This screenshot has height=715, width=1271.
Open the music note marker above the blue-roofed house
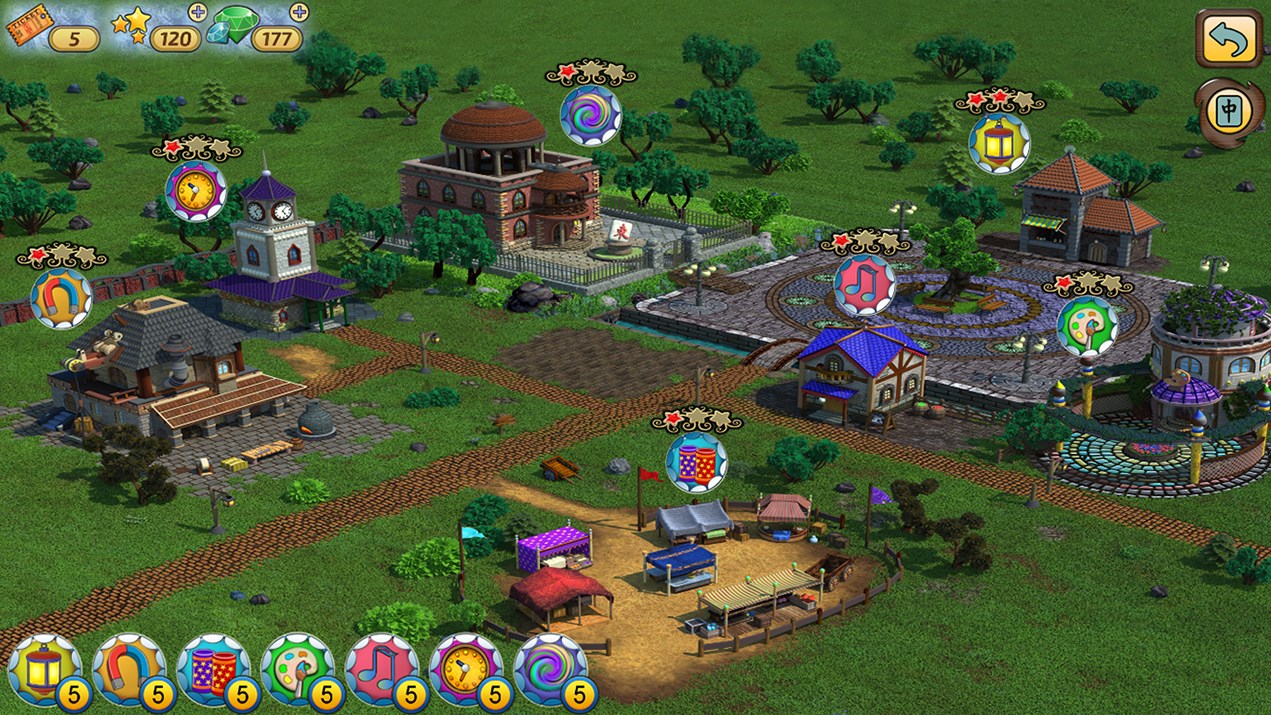pyautogui.click(x=865, y=284)
